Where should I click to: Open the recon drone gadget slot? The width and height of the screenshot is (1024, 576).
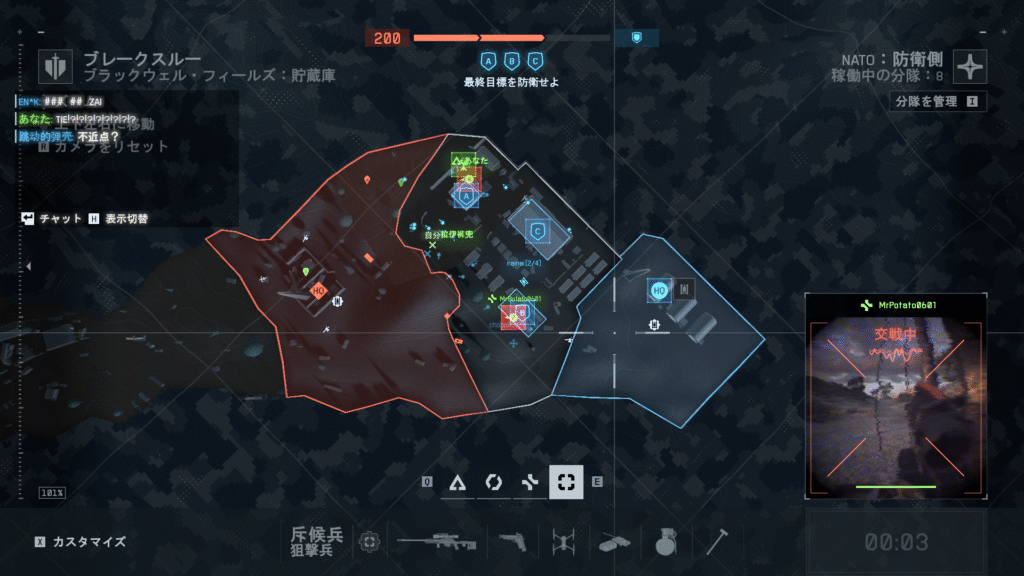[561, 541]
